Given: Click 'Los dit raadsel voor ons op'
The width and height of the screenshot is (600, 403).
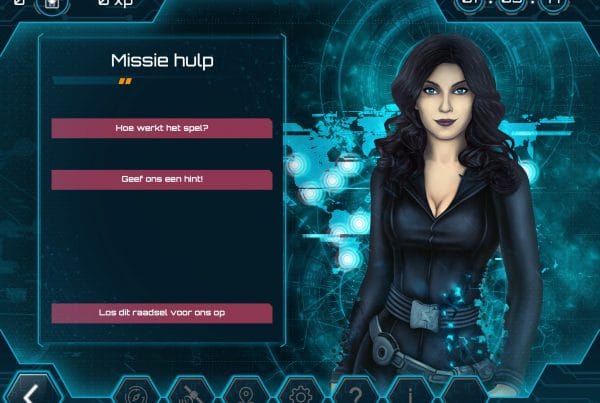Looking at the screenshot, I should click(x=161, y=313).
